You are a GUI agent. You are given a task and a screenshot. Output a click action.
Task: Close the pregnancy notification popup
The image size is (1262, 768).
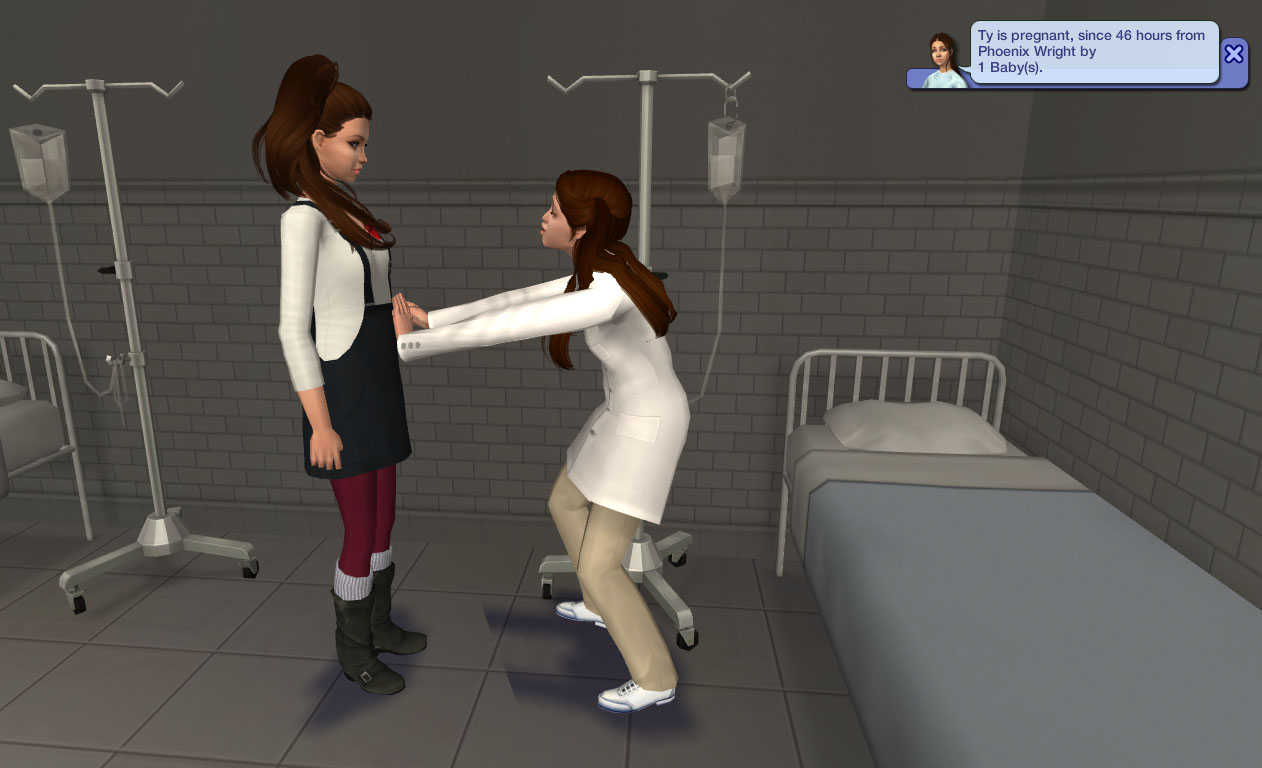[x=1234, y=53]
